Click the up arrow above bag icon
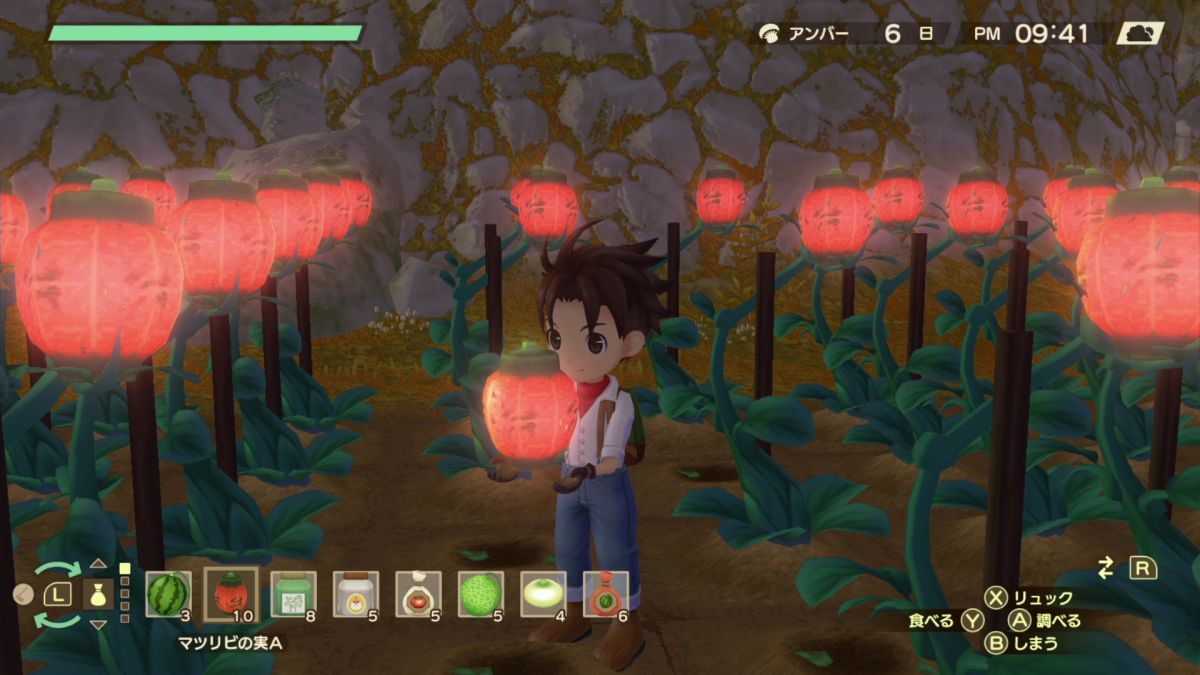 [x=98, y=564]
